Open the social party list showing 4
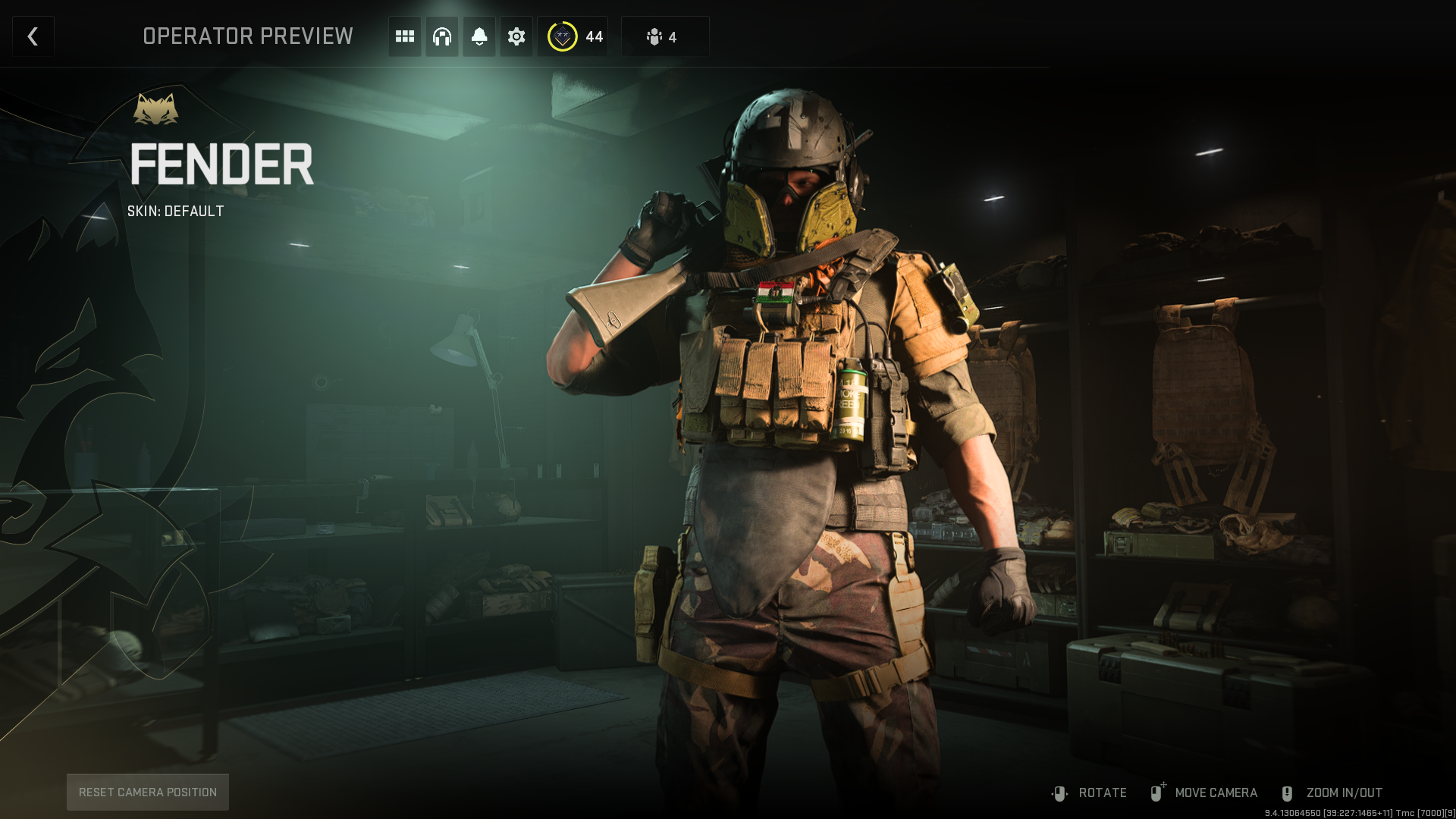The image size is (1456, 819). coord(664,36)
